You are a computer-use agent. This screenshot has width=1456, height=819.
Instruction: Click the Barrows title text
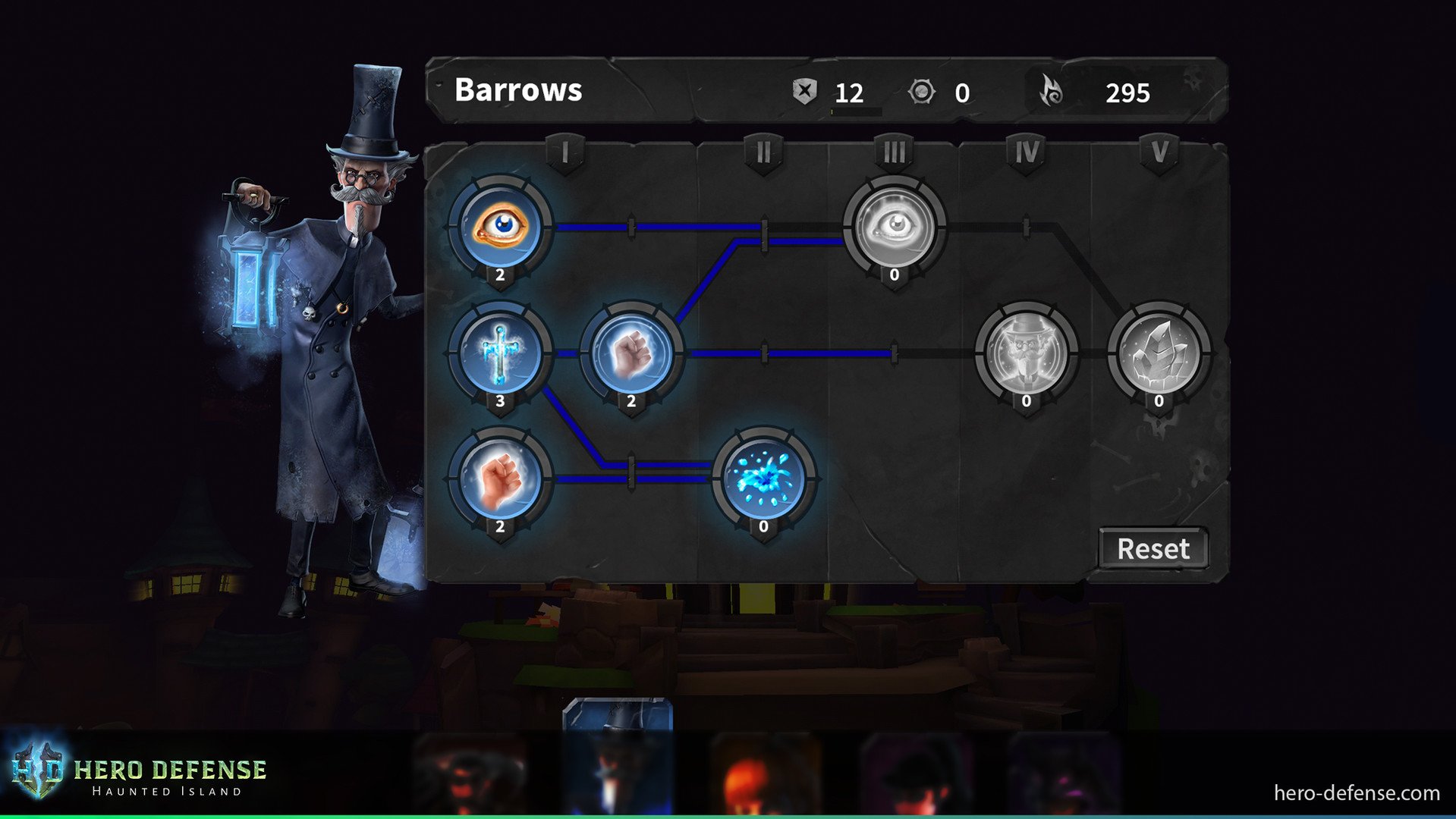517,91
